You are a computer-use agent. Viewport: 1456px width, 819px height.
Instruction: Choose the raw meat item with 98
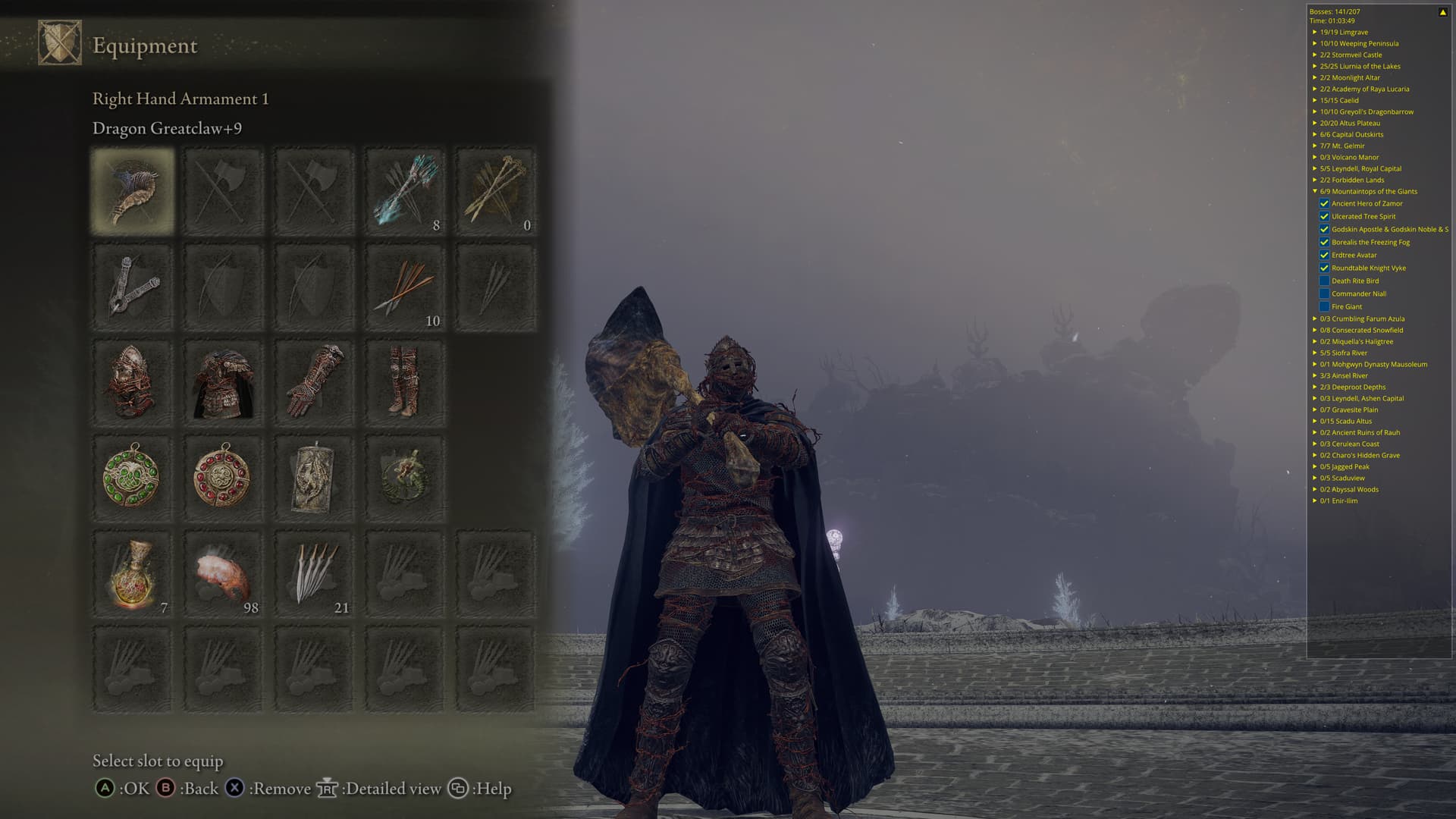[223, 574]
